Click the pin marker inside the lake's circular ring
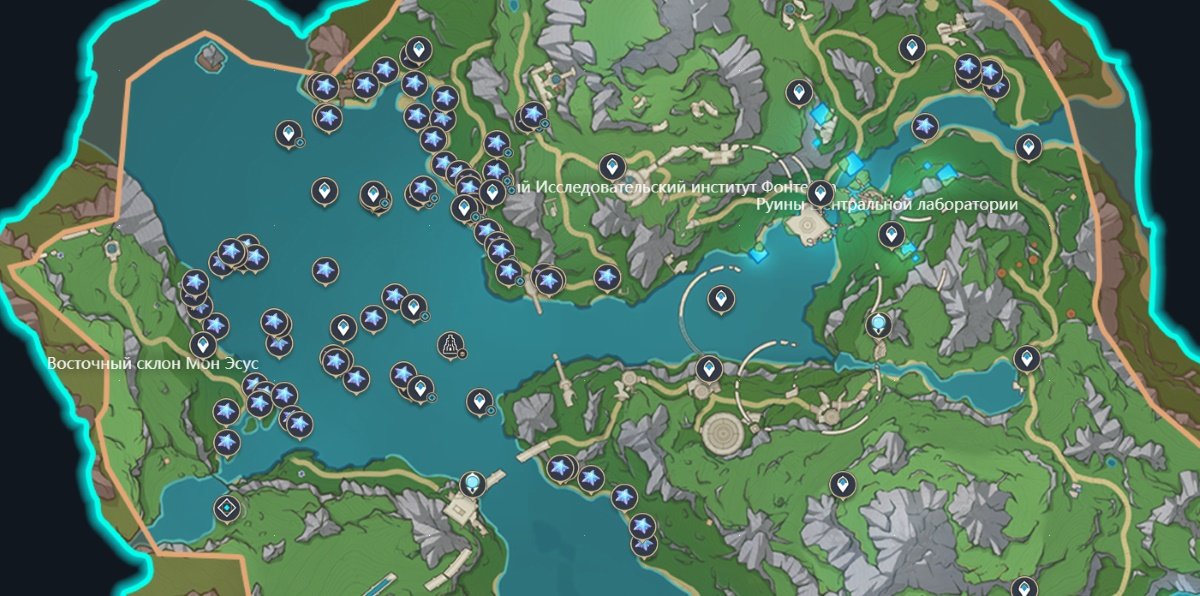The height and width of the screenshot is (596, 1200). pos(721,298)
